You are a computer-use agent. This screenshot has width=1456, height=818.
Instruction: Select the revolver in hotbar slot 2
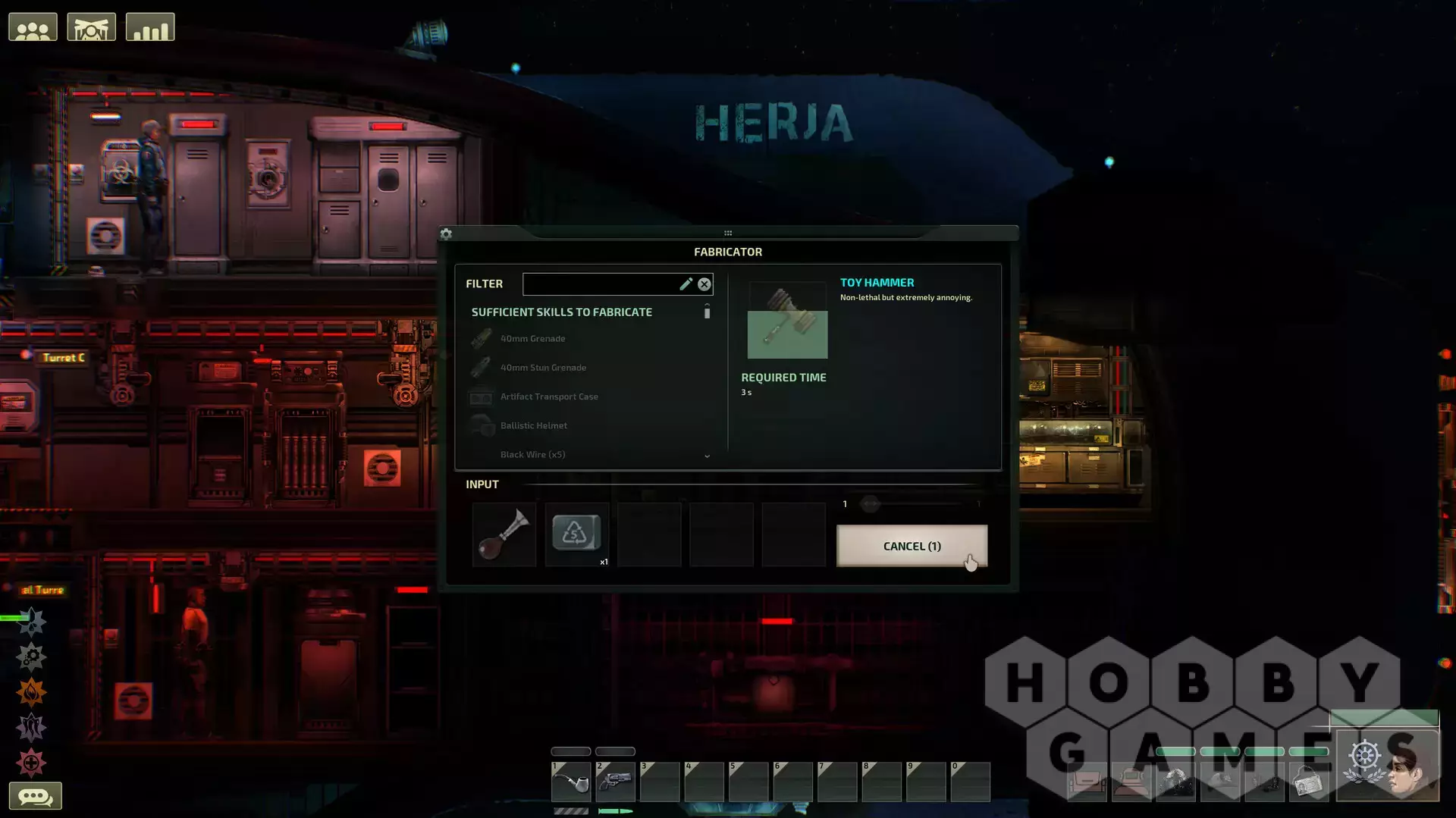[615, 782]
